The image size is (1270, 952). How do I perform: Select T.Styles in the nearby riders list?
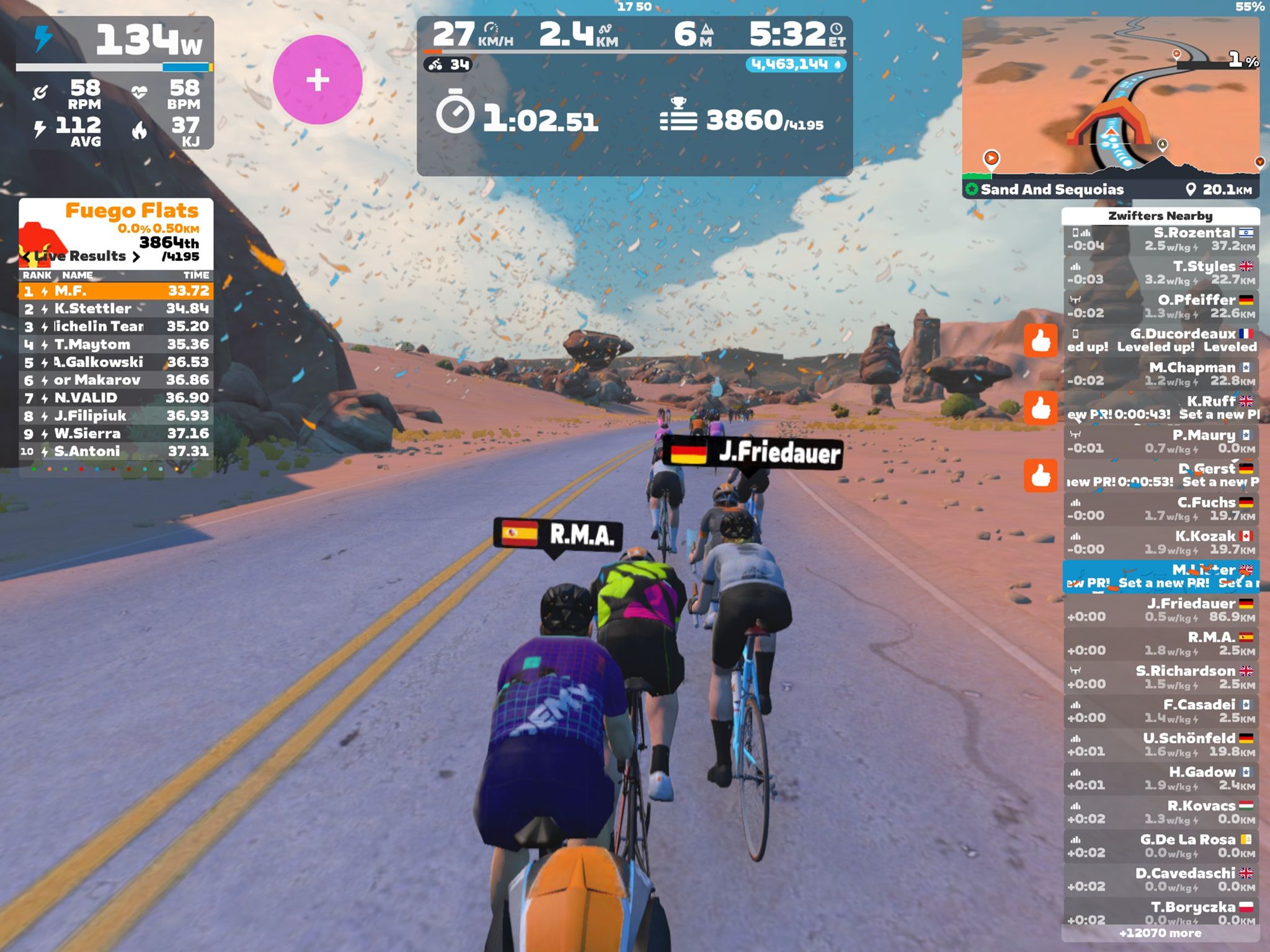point(1161,273)
